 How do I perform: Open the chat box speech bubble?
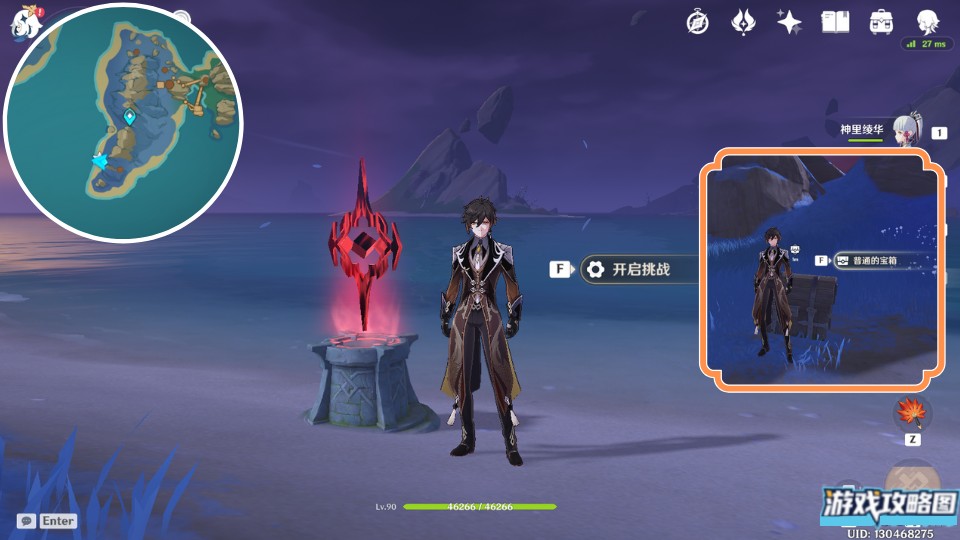(27, 521)
